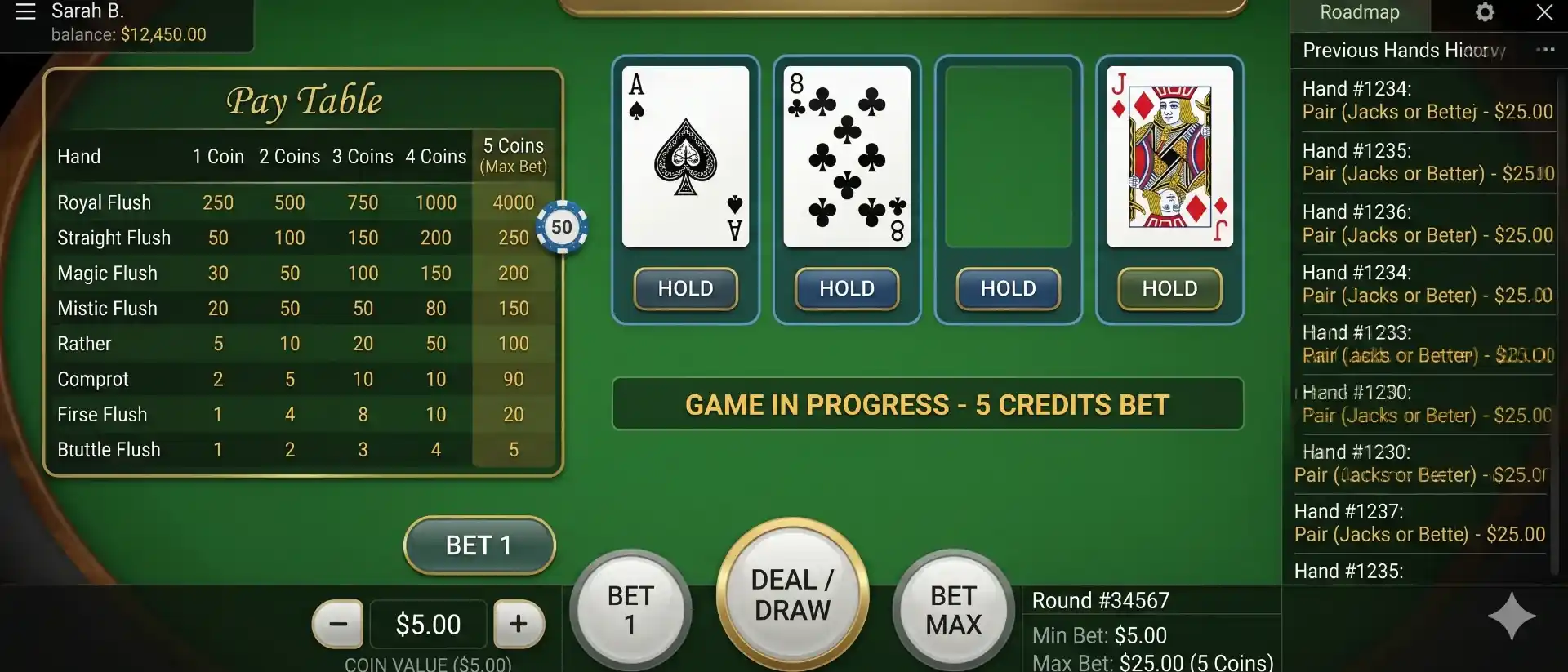Toggle HOLD under the Ace of Spades
This screenshot has height=672, width=1568.
685,289
